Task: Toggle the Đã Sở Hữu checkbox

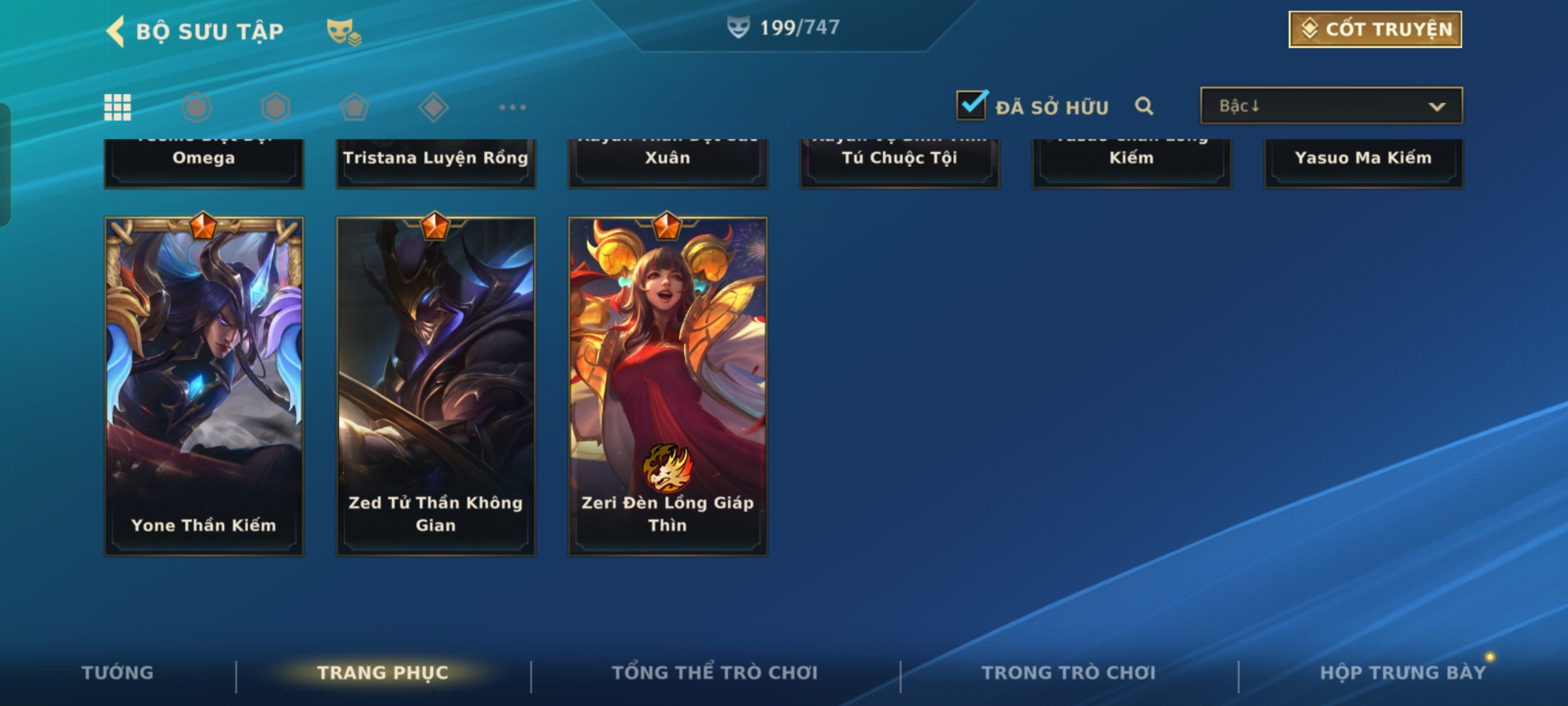Action: click(972, 105)
